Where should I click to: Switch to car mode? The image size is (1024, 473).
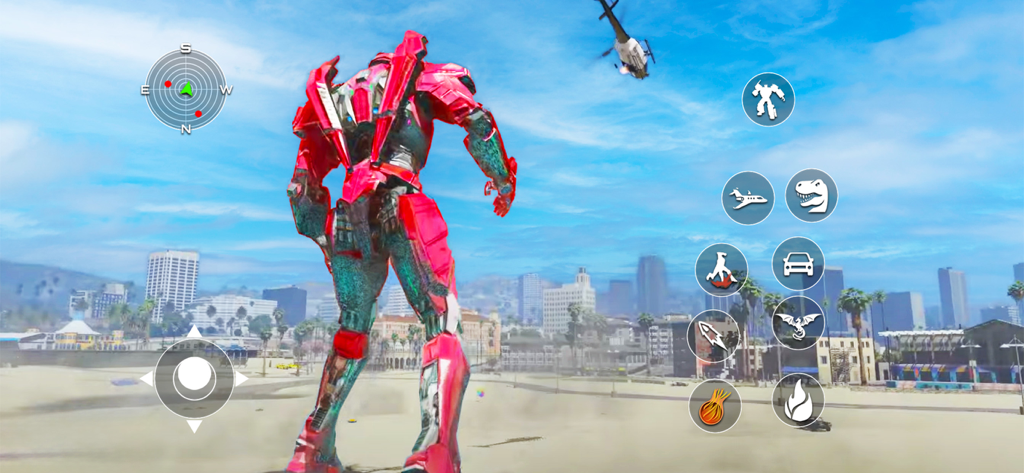pos(798,264)
